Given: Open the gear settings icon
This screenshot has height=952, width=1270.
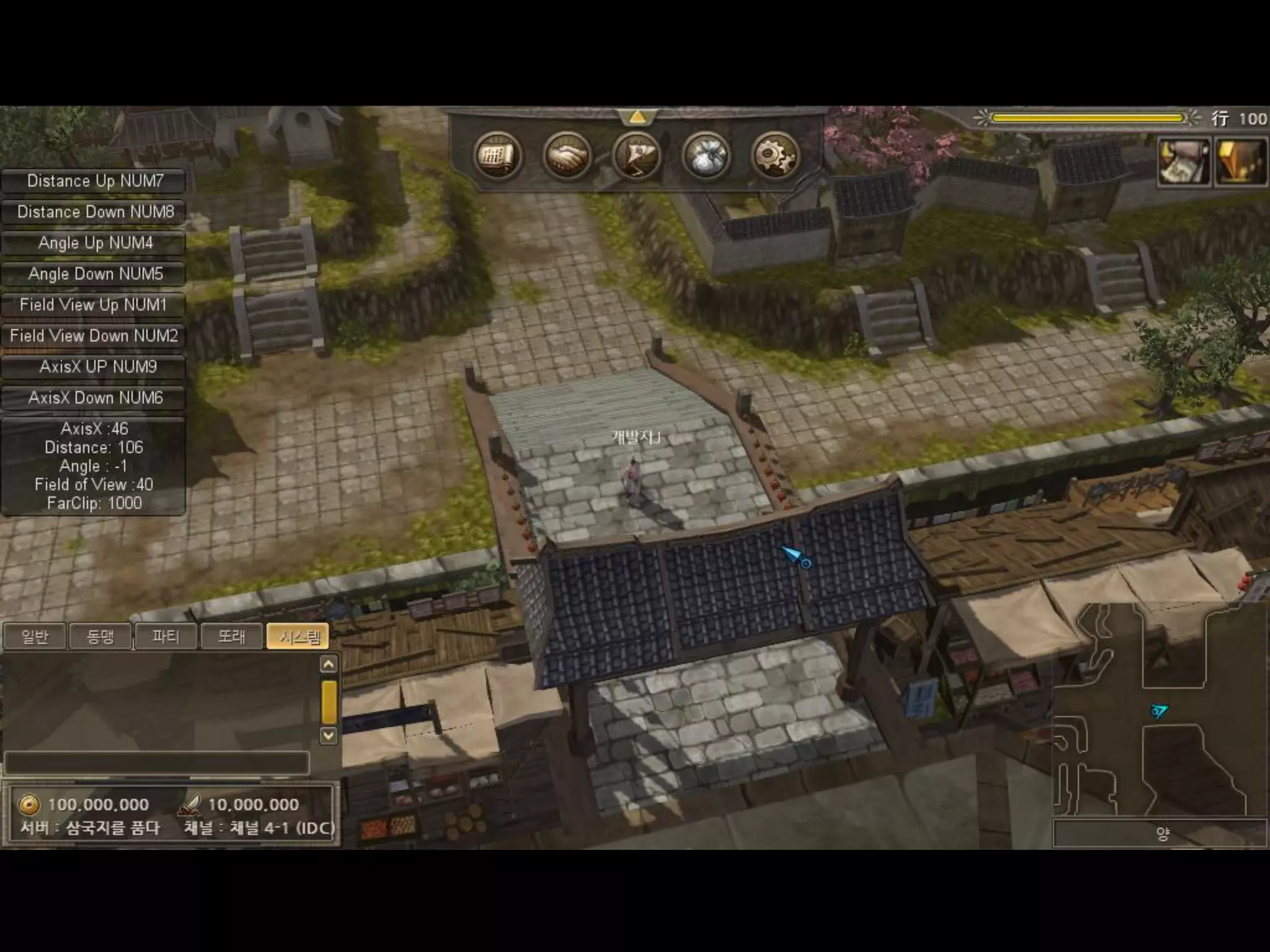Looking at the screenshot, I should pyautogui.click(x=775, y=156).
